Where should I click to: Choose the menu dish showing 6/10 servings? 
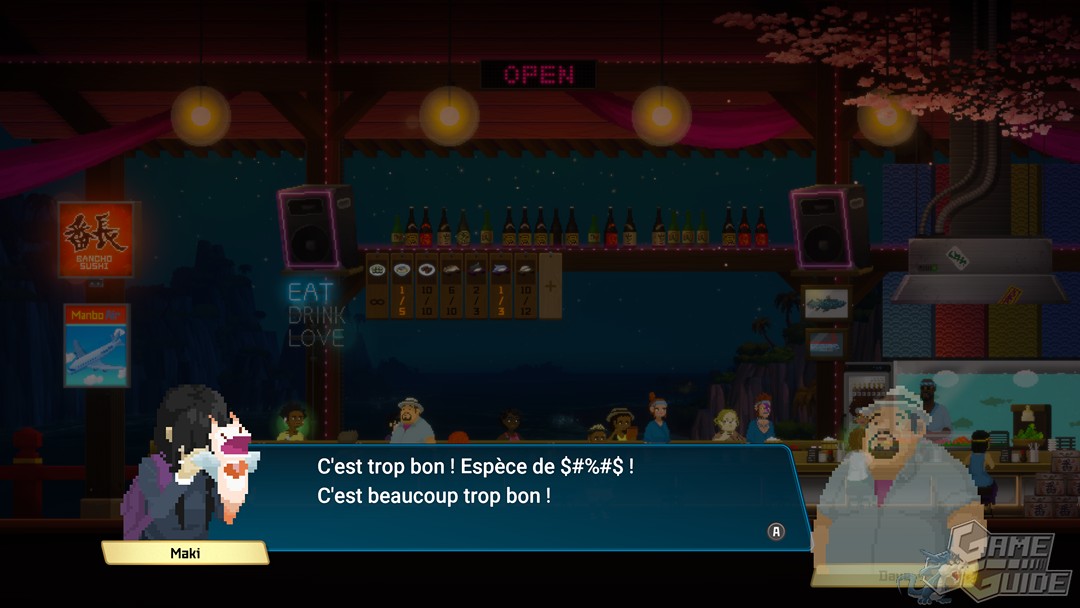pos(450,286)
